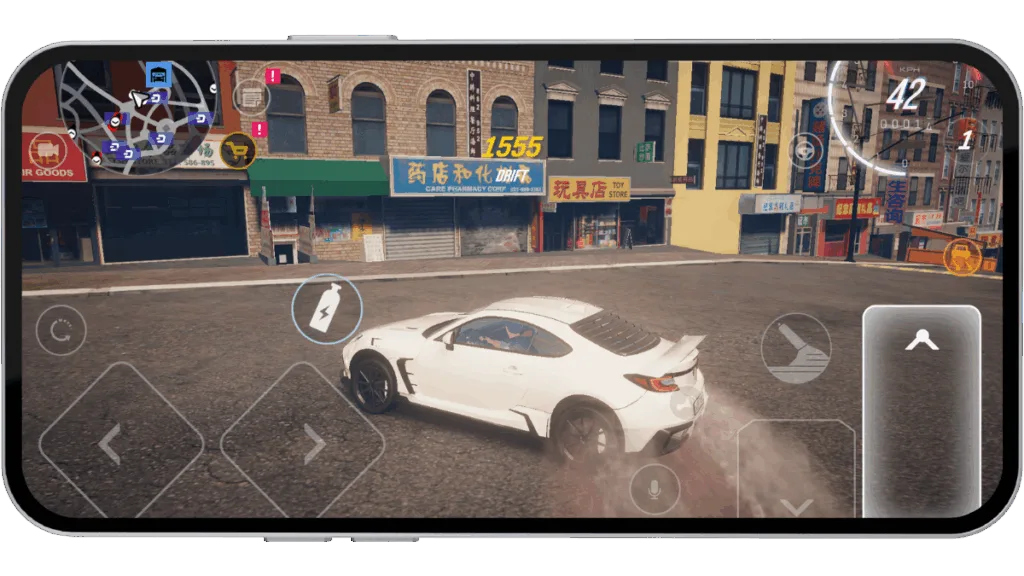Toggle the microphone voice chat button
Screen dimensions: 1024x576
click(654, 489)
